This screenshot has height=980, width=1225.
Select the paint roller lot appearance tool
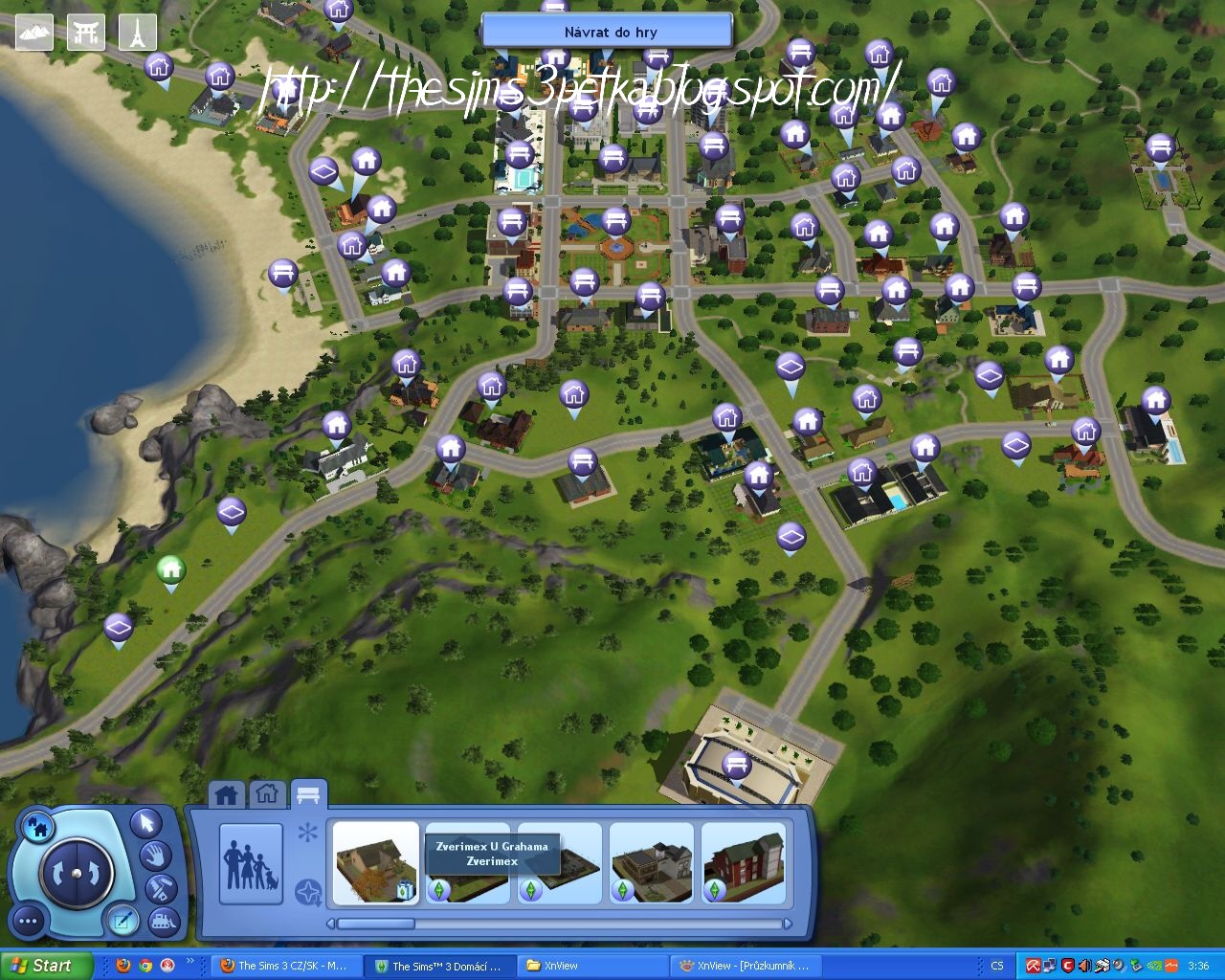(x=161, y=888)
